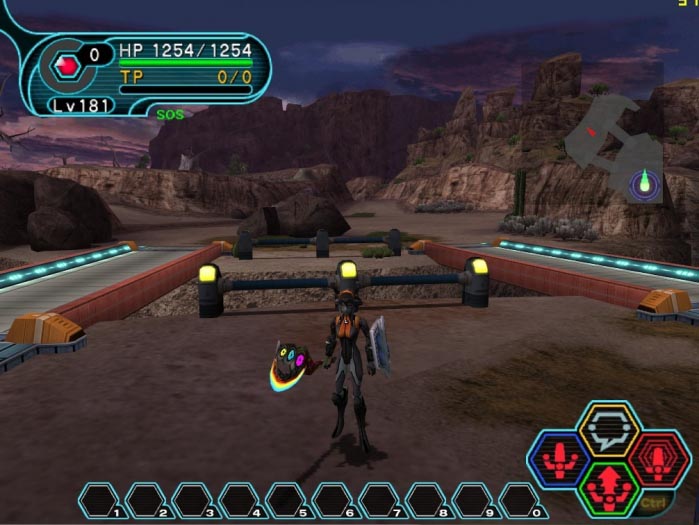The height and width of the screenshot is (525, 699).
Task: Open the chat bubble action hexagon
Action: (x=609, y=428)
